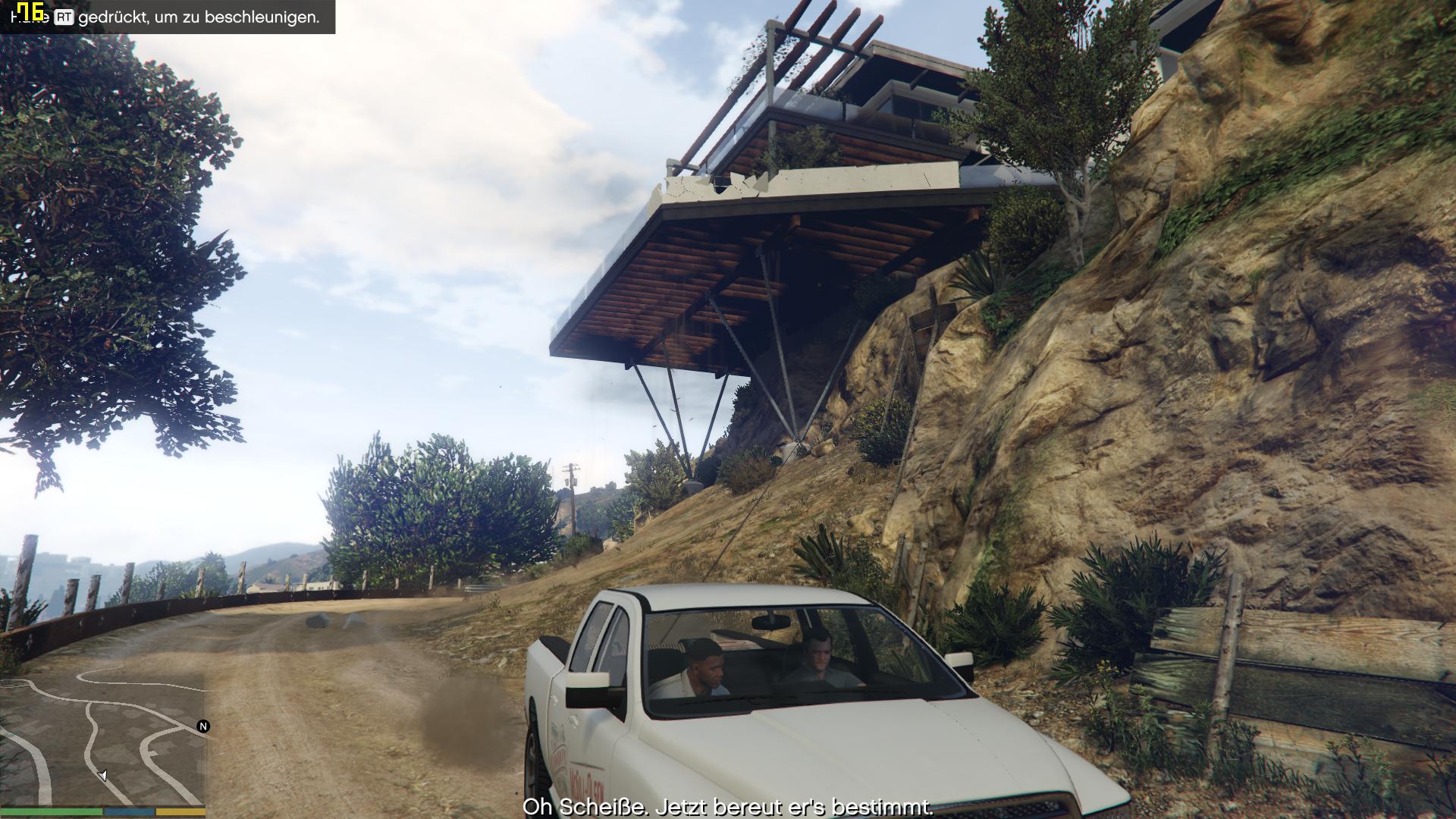Image resolution: width=1456 pixels, height=819 pixels.
Task: Click the minimap in the corner
Action: pos(102,739)
